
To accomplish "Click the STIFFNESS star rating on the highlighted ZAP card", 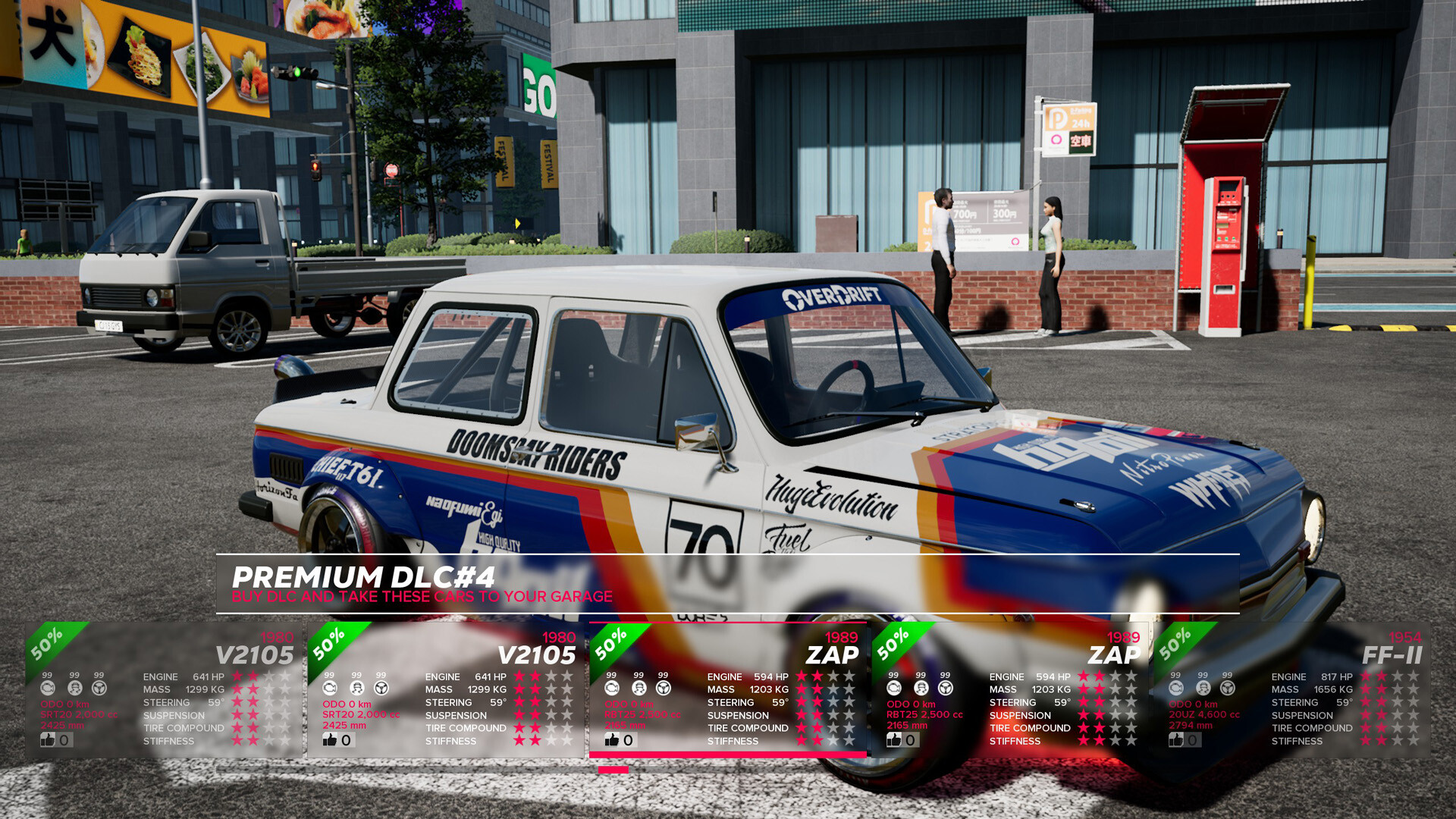I will (827, 741).
